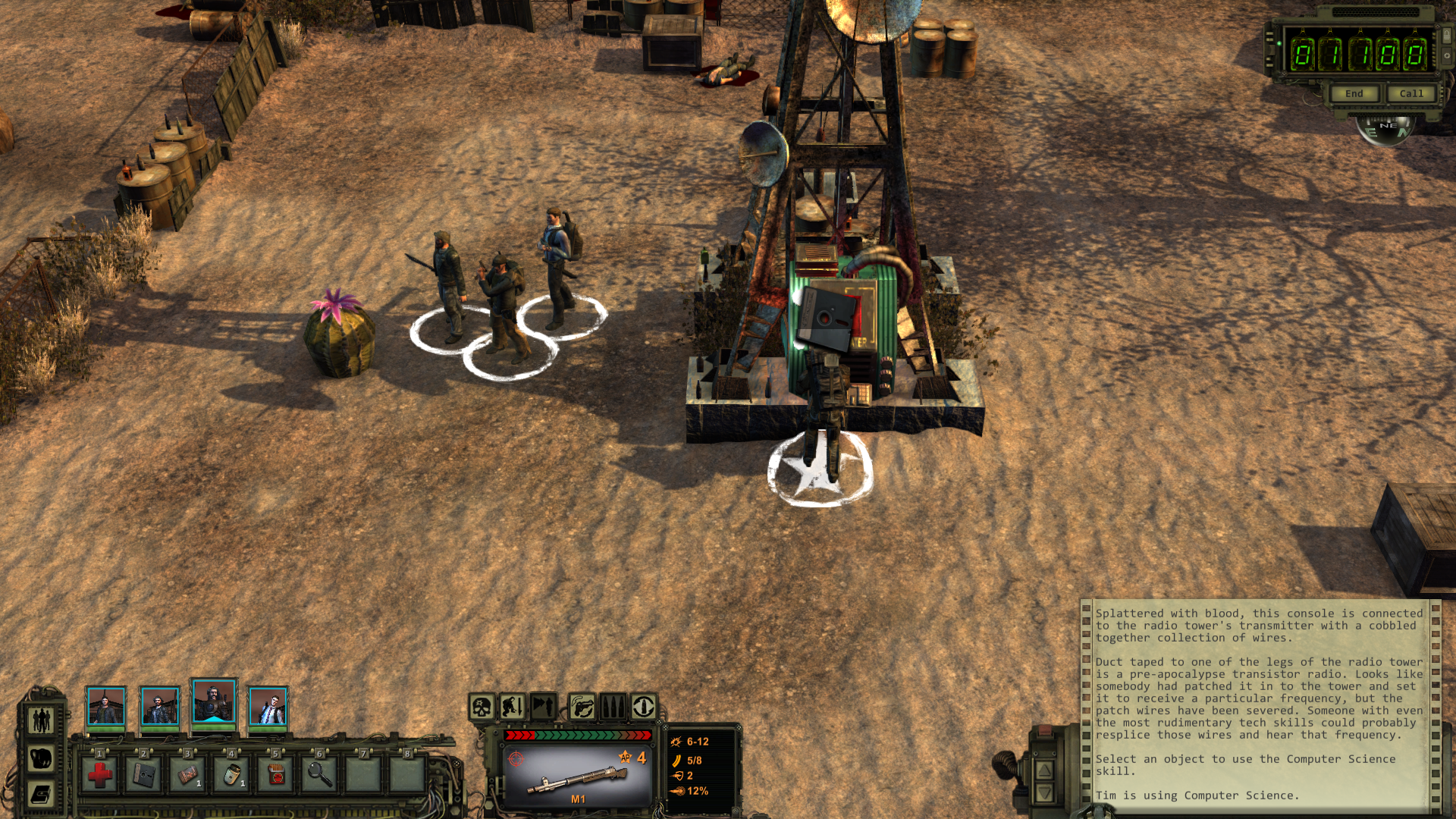
Task: Open the fist icon panel
Action: pyautogui.click(x=41, y=757)
